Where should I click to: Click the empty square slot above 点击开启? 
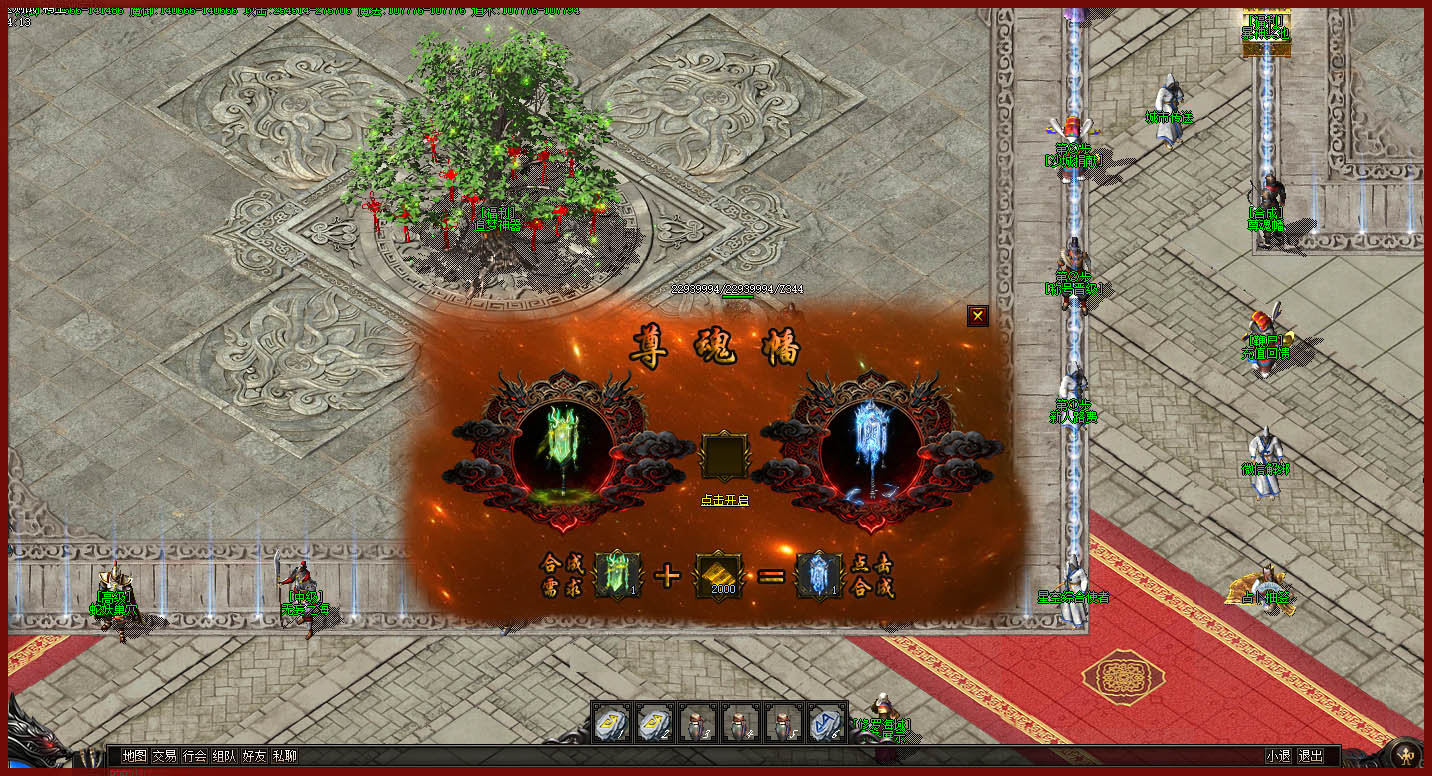[x=724, y=456]
